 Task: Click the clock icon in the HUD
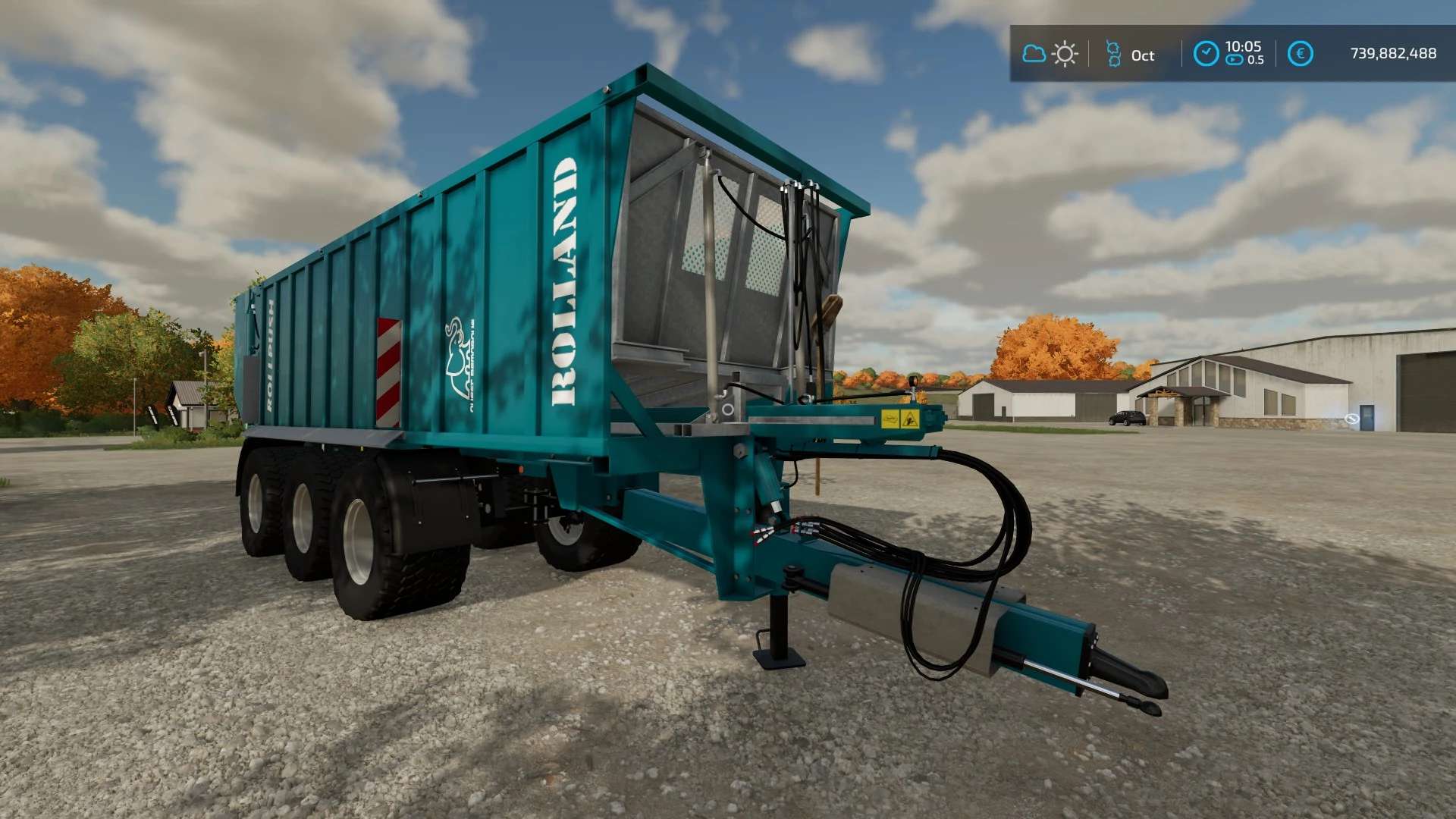click(x=1206, y=54)
